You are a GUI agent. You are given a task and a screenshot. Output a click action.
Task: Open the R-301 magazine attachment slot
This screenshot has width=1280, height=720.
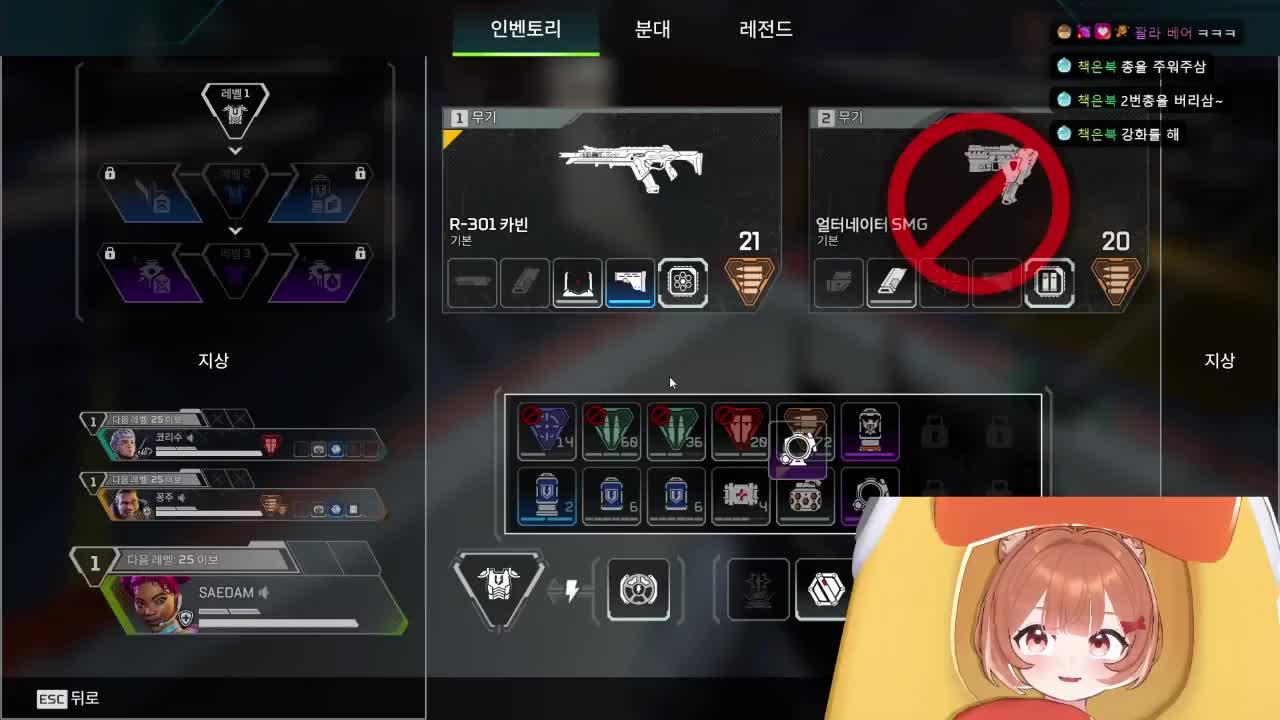[x=524, y=283]
